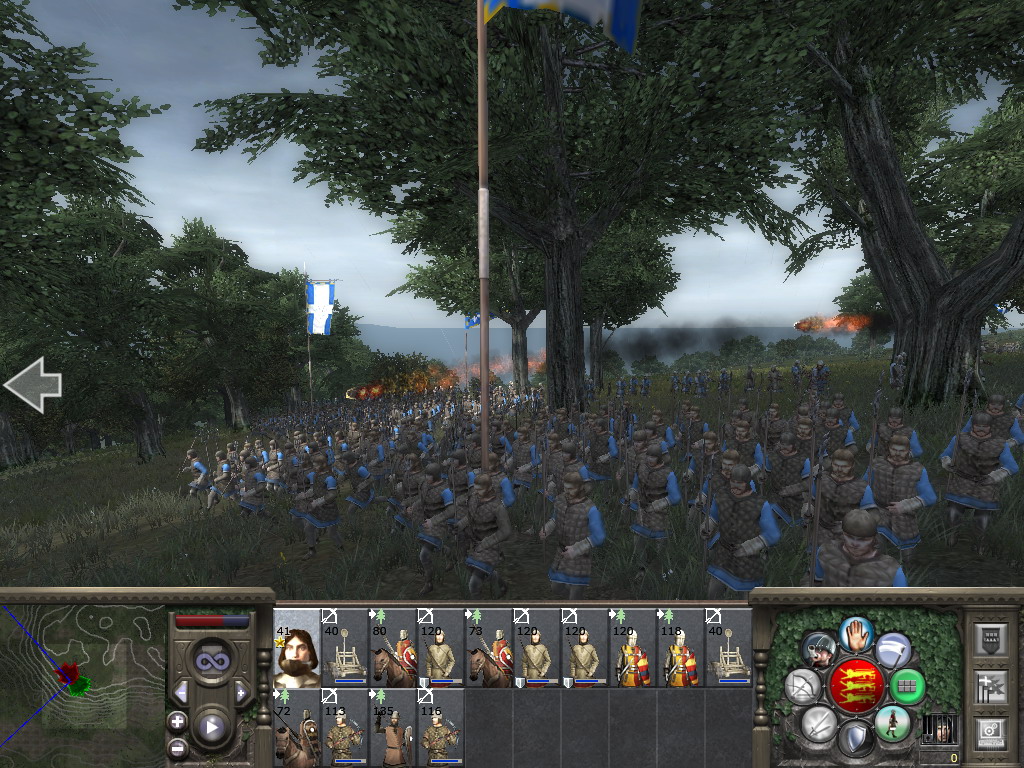
Task: Increase battle speed with the plus arrow
Action: pos(241,692)
